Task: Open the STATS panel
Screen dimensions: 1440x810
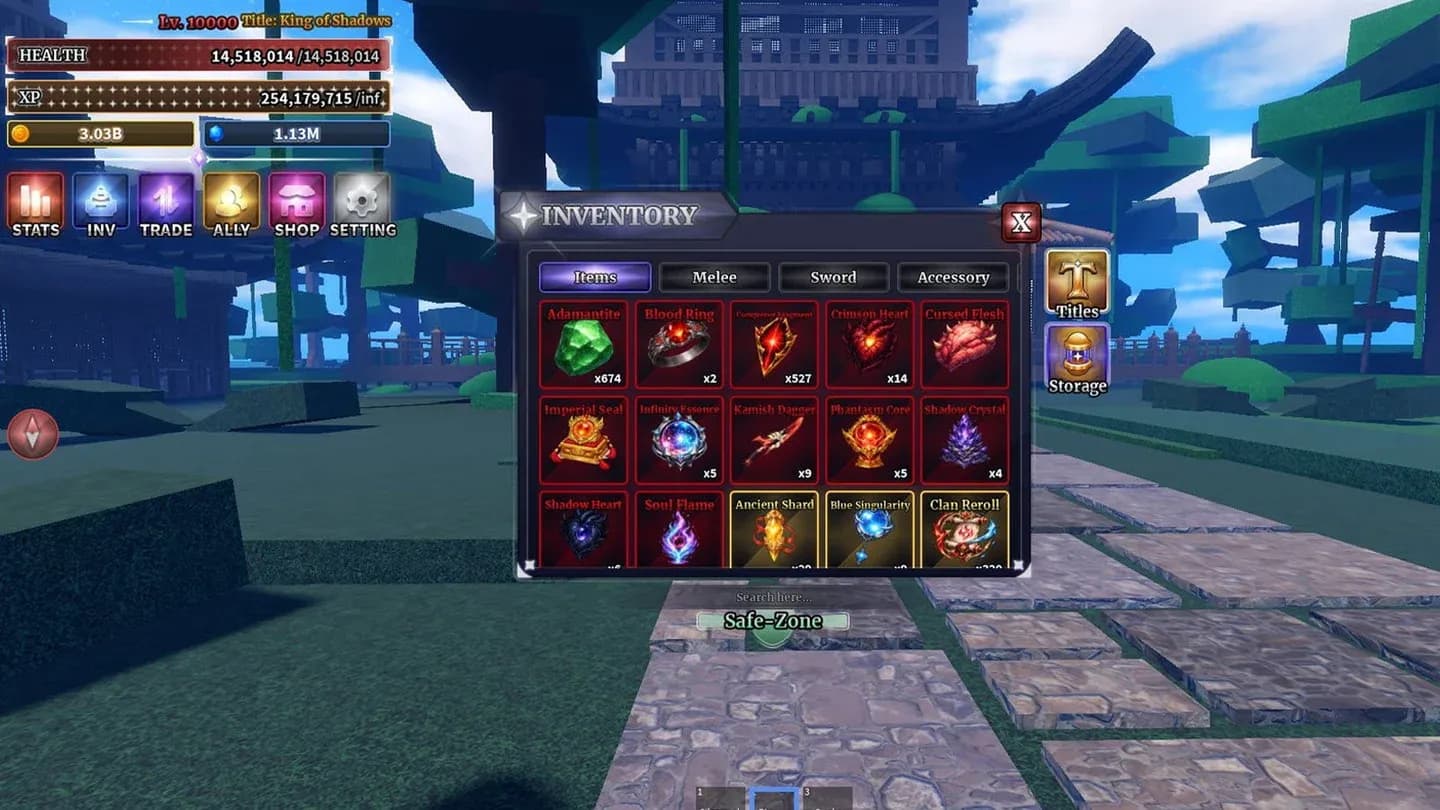Action: (x=35, y=205)
